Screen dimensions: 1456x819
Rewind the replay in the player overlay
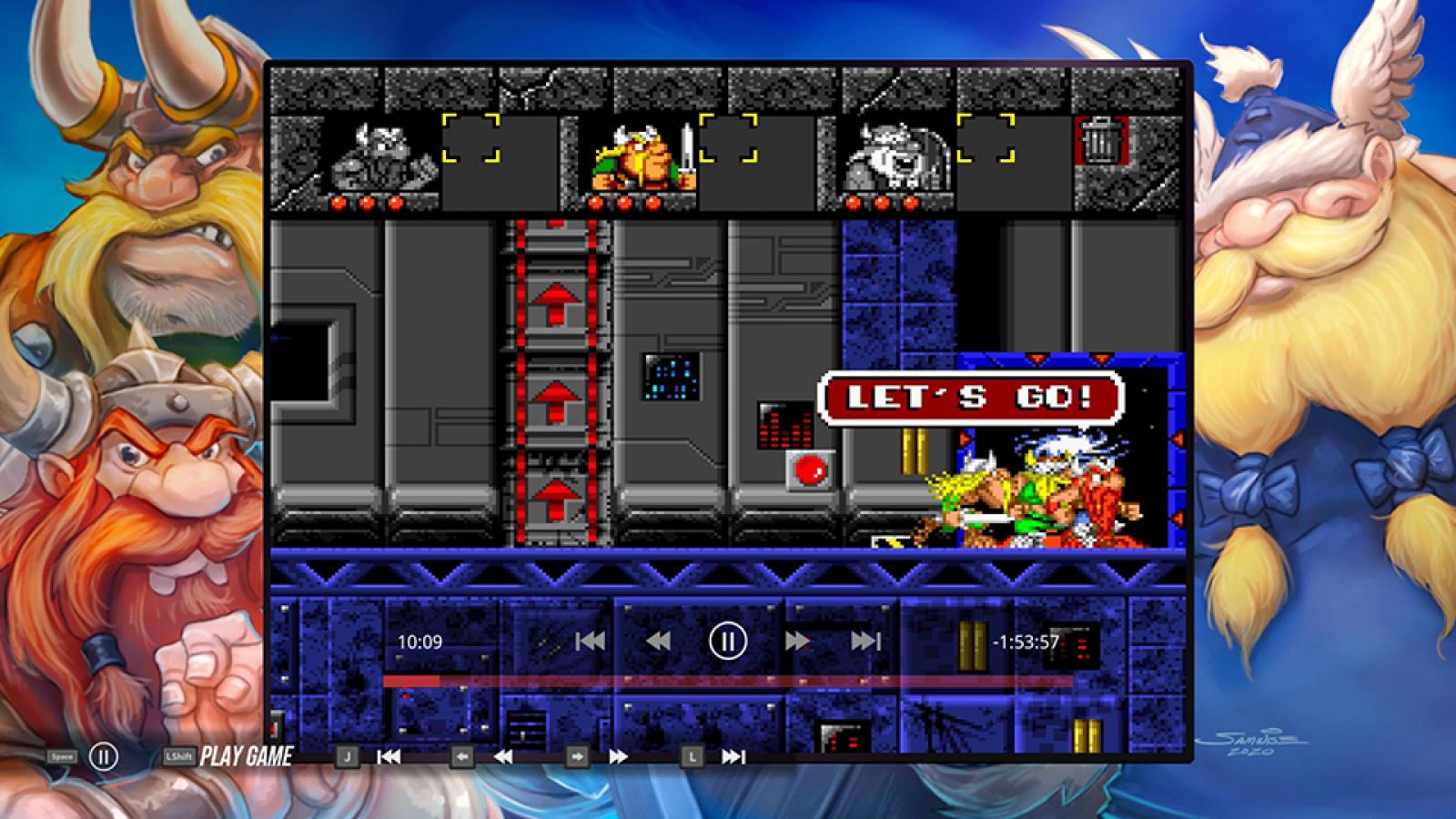[658, 642]
